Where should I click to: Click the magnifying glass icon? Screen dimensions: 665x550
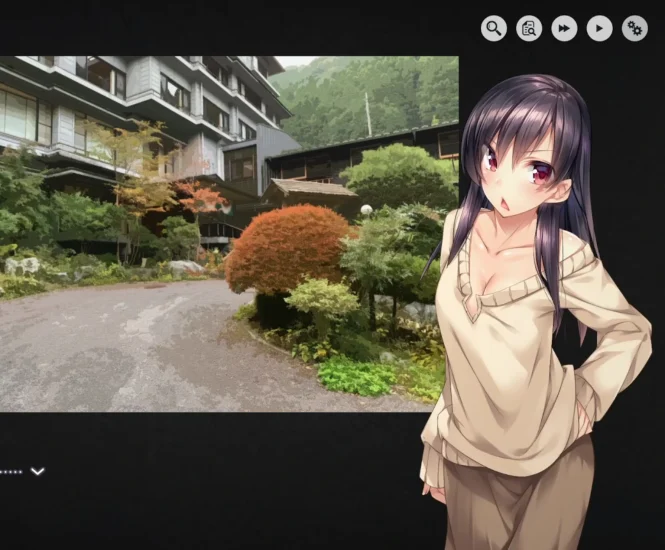494,28
